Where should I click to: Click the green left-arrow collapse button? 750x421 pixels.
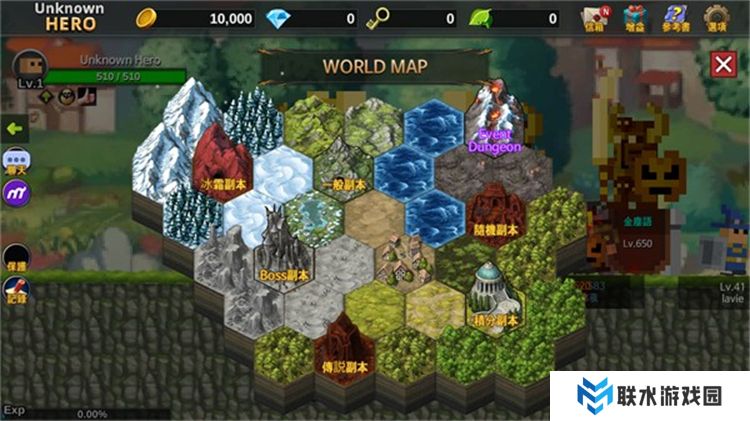click(x=14, y=129)
